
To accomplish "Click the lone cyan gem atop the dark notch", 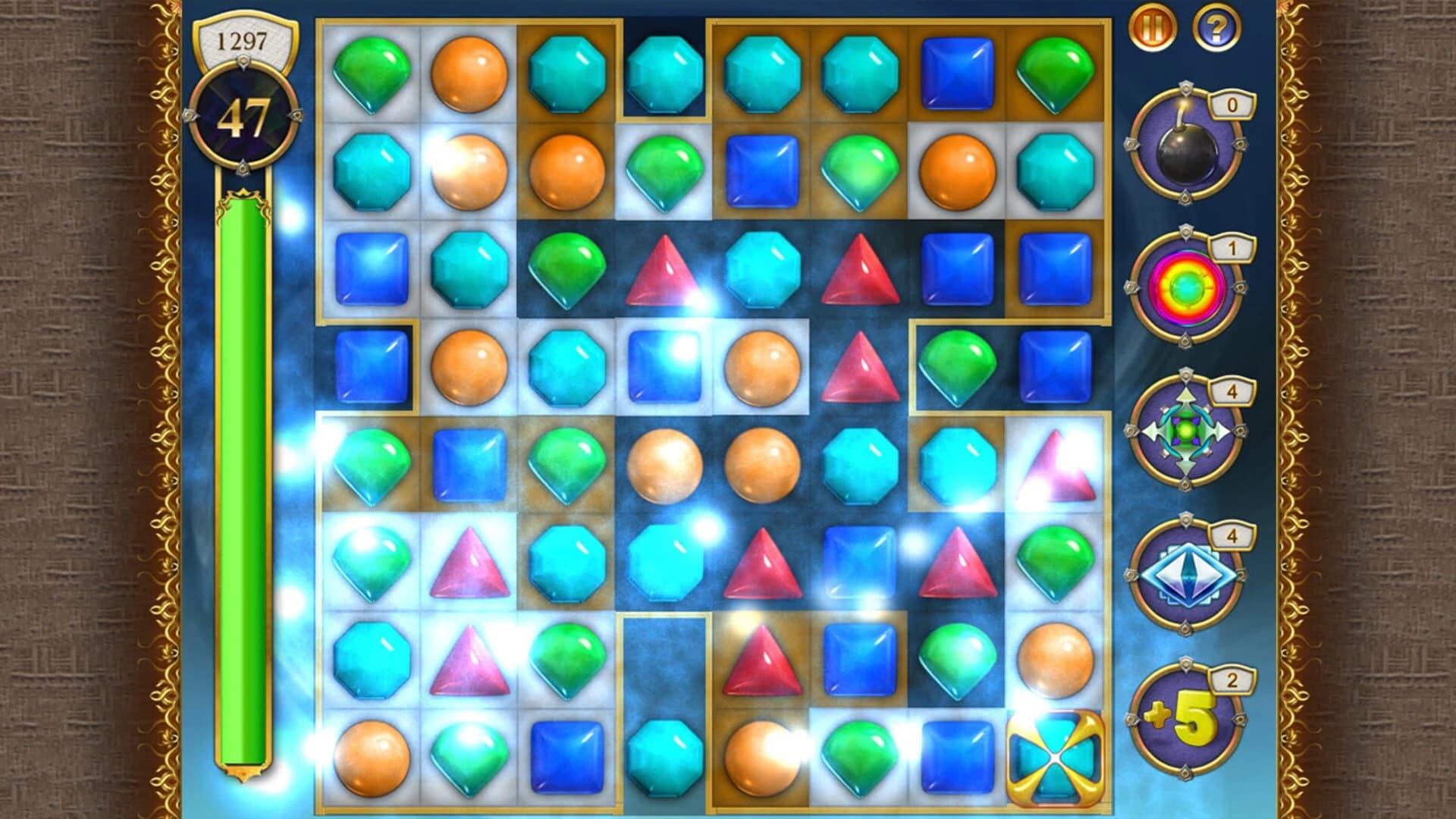I will point(664,72).
